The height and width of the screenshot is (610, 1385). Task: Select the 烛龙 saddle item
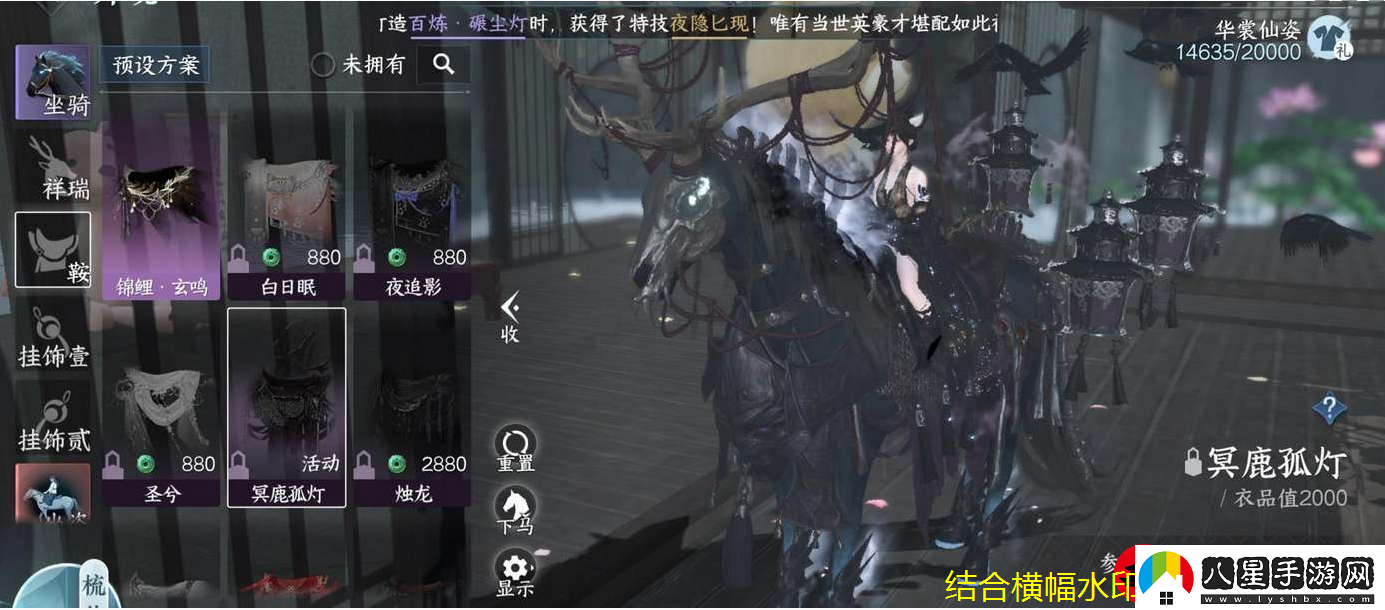click(x=413, y=432)
